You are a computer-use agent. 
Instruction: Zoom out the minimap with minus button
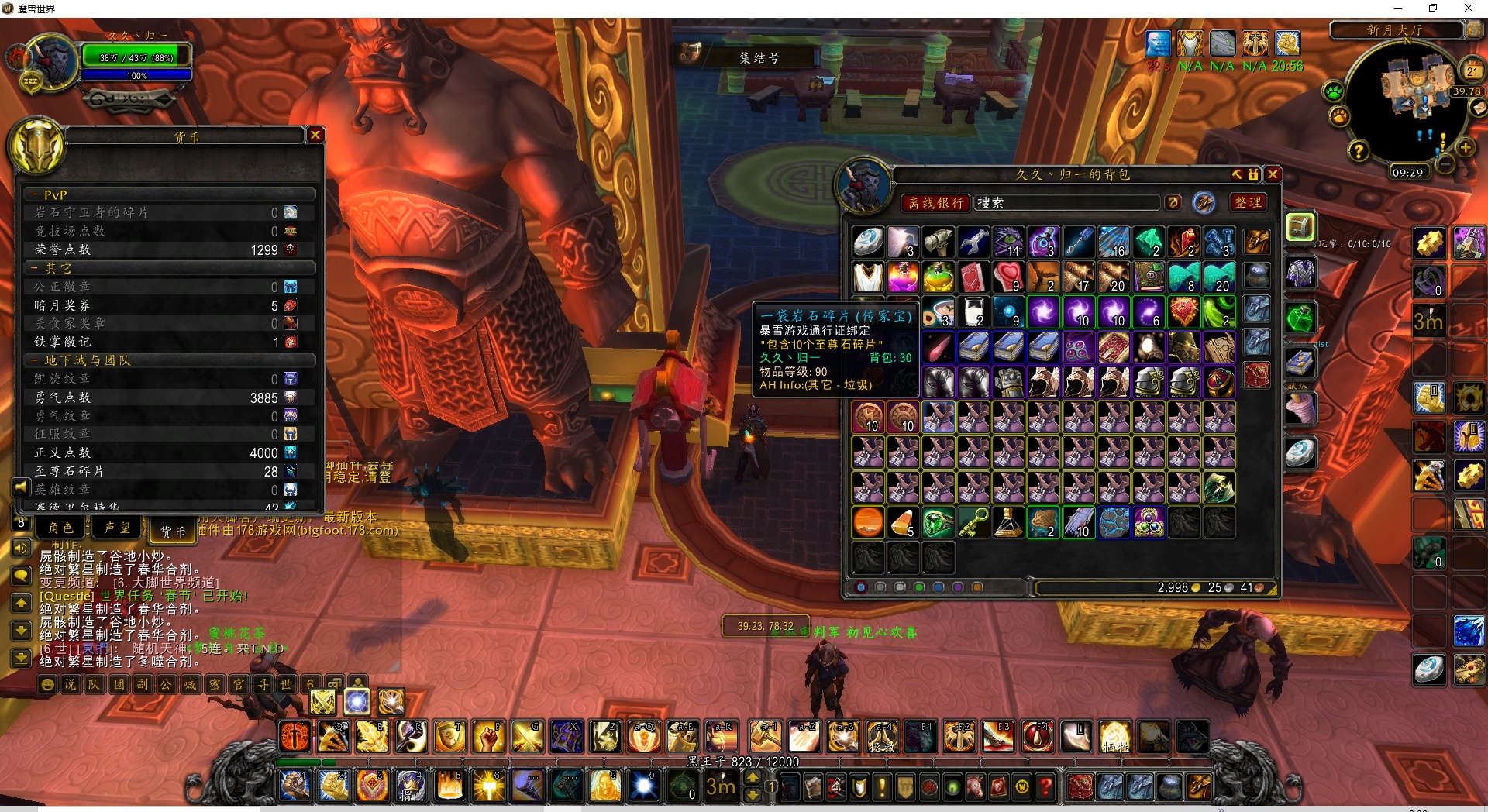pos(1445,163)
